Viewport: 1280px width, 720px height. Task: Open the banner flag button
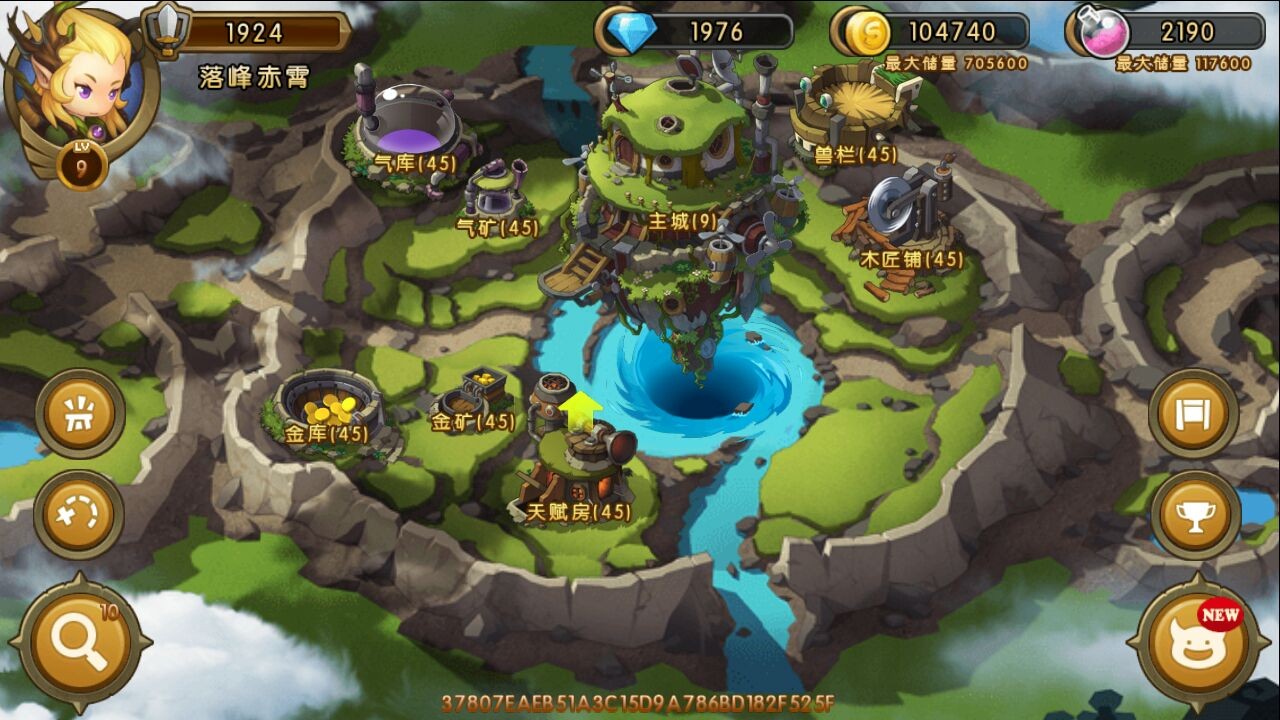coord(1193,414)
